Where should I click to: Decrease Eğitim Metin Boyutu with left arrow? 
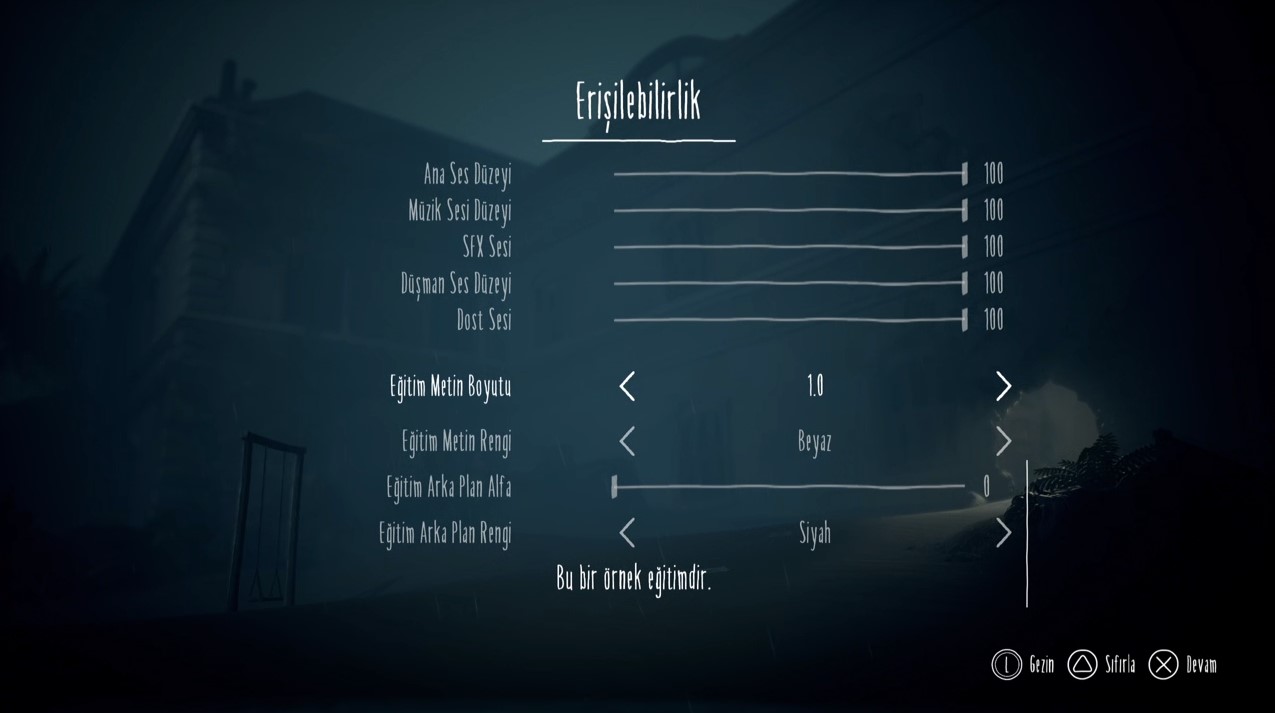click(627, 386)
